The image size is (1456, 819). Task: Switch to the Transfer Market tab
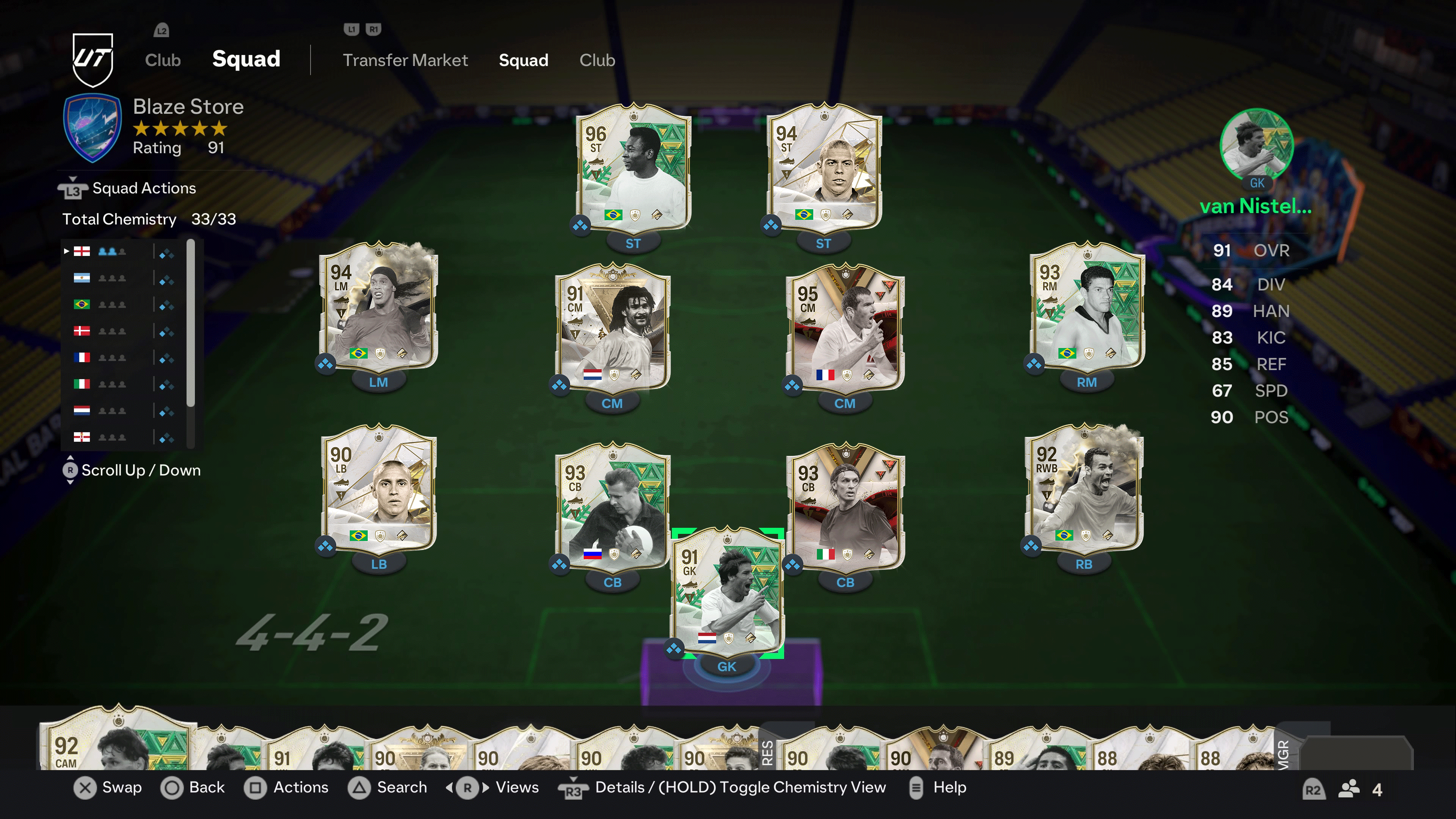[405, 60]
